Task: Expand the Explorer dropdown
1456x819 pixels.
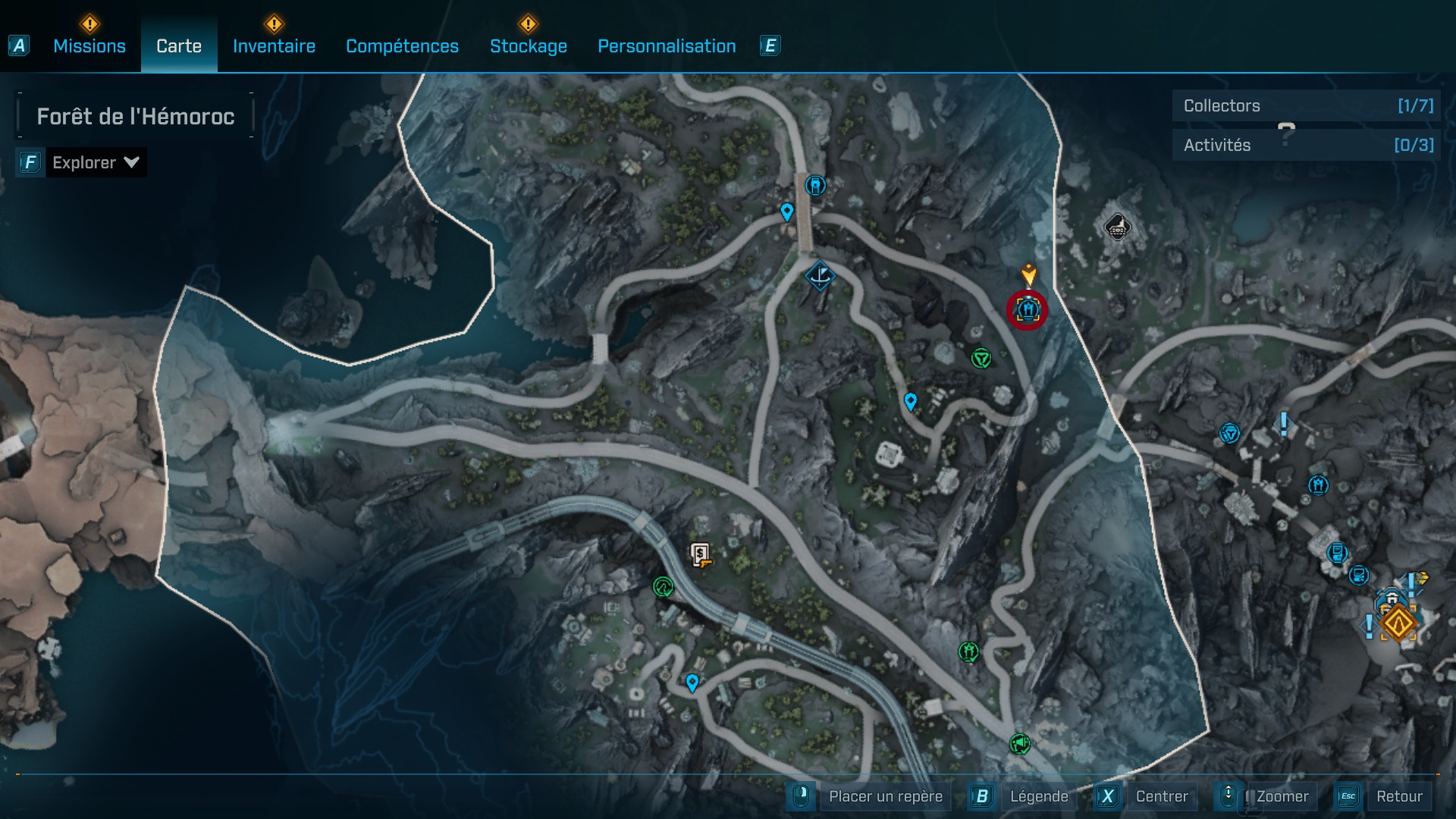Action: click(95, 162)
